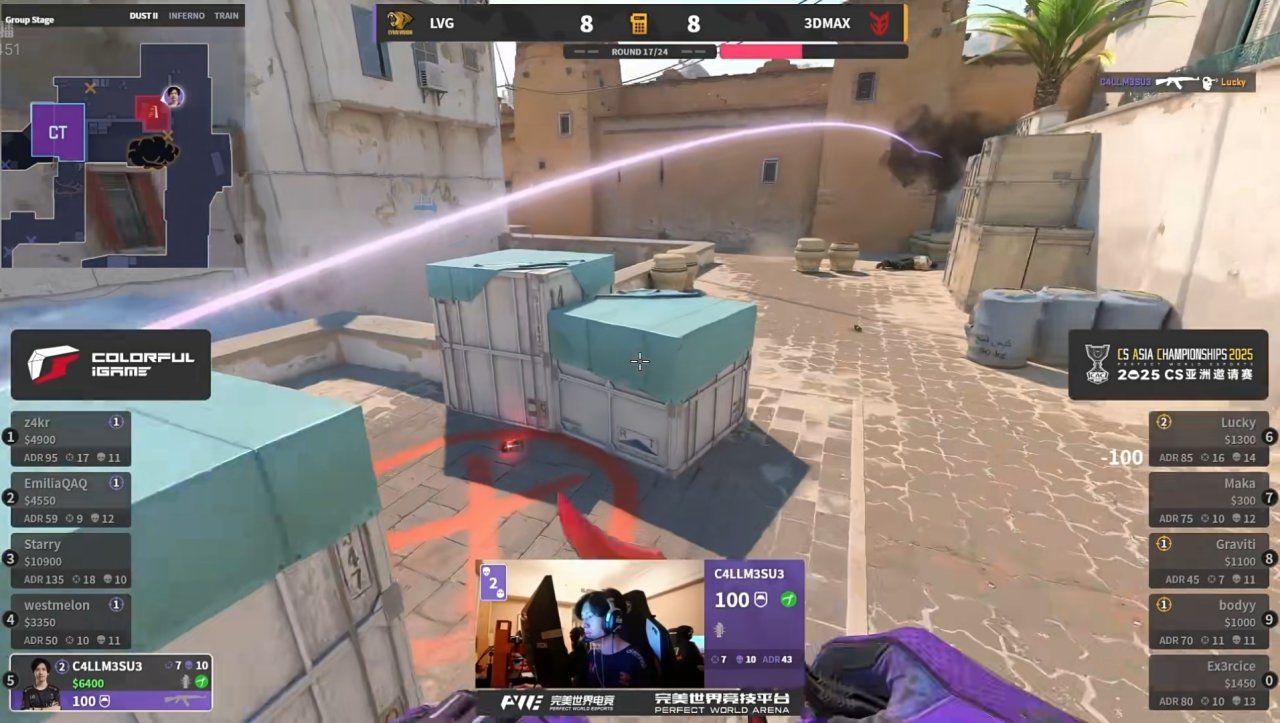Image resolution: width=1280 pixels, height=723 pixels.
Task: Switch to the TRAIN map tab
Action: [x=226, y=16]
